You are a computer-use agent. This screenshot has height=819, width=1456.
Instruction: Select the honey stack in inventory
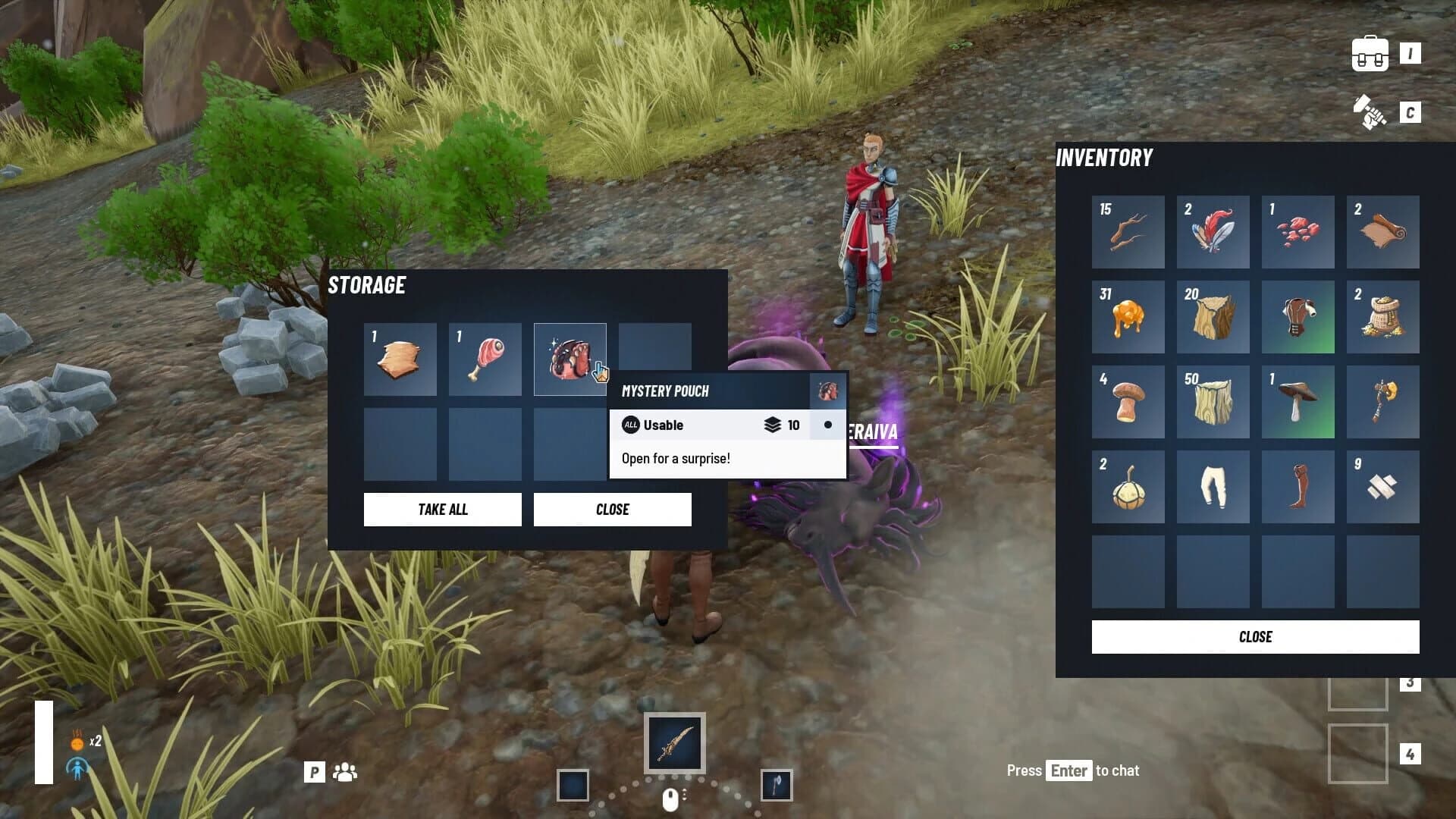click(1128, 317)
